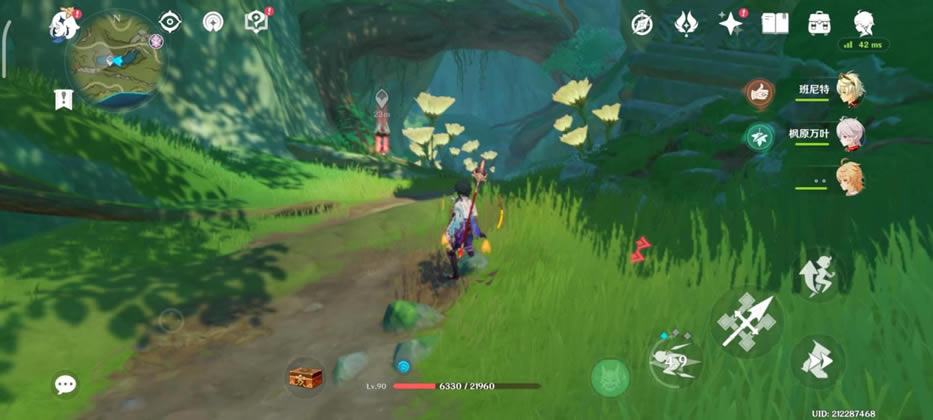933x420 pixels.
Task: Open the character profile head icon
Action: coord(864,23)
